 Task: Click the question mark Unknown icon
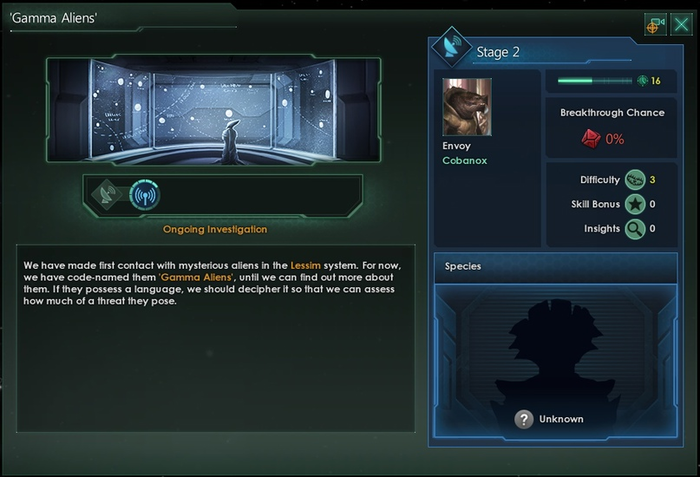[x=523, y=419]
